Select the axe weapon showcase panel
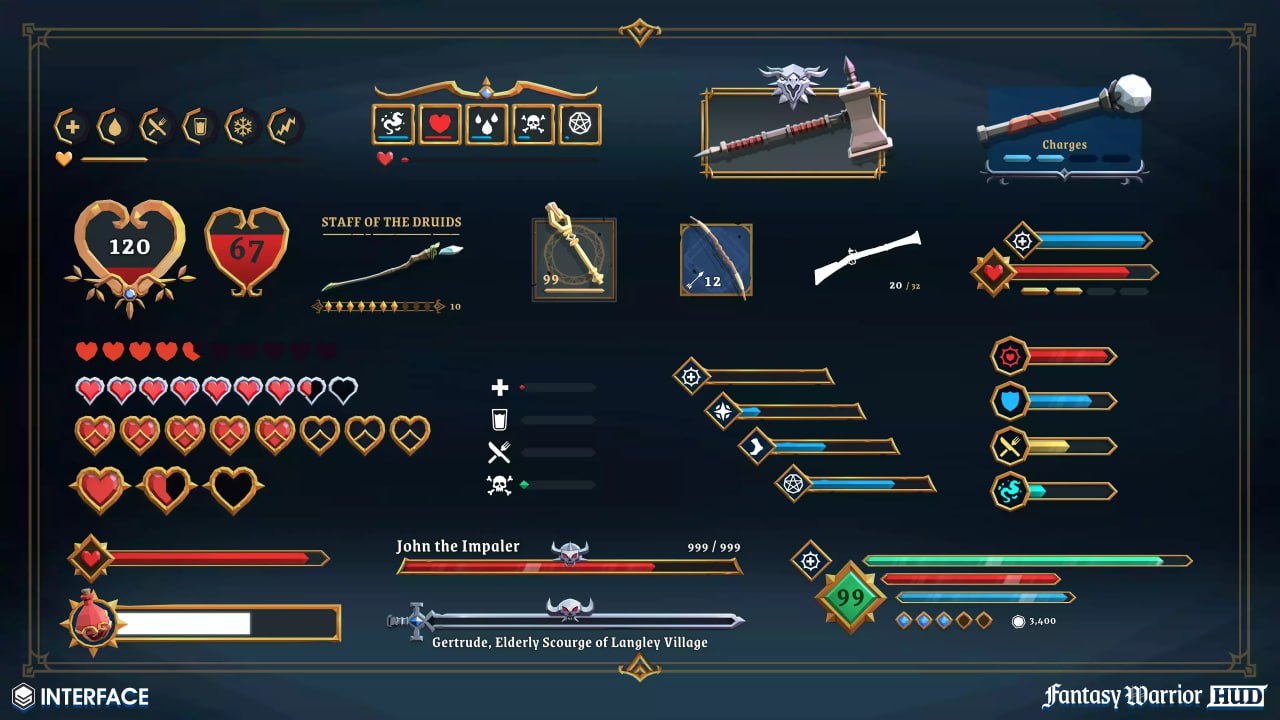Screen dimensions: 1280x720 point(793,130)
